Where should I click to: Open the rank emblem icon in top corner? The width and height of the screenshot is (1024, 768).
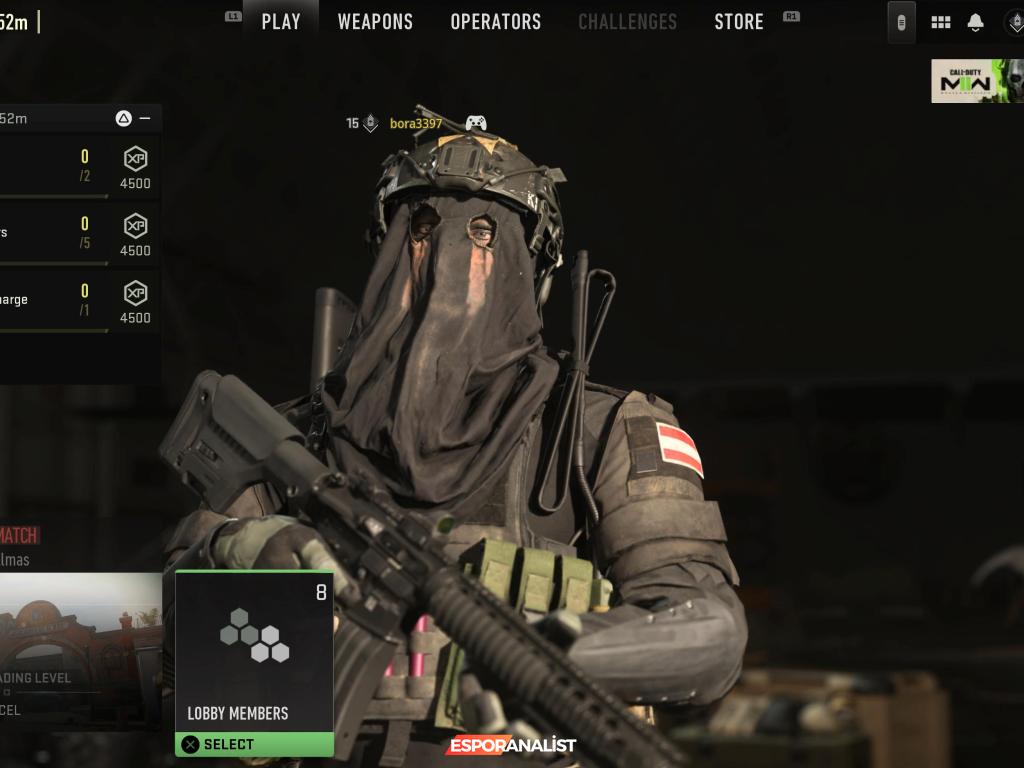click(x=1014, y=22)
